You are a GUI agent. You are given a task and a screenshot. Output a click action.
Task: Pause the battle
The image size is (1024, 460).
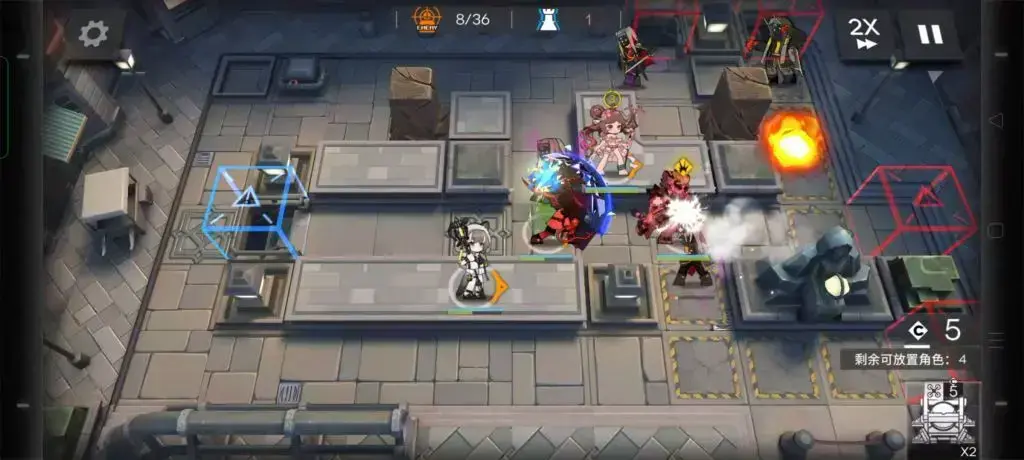point(930,35)
